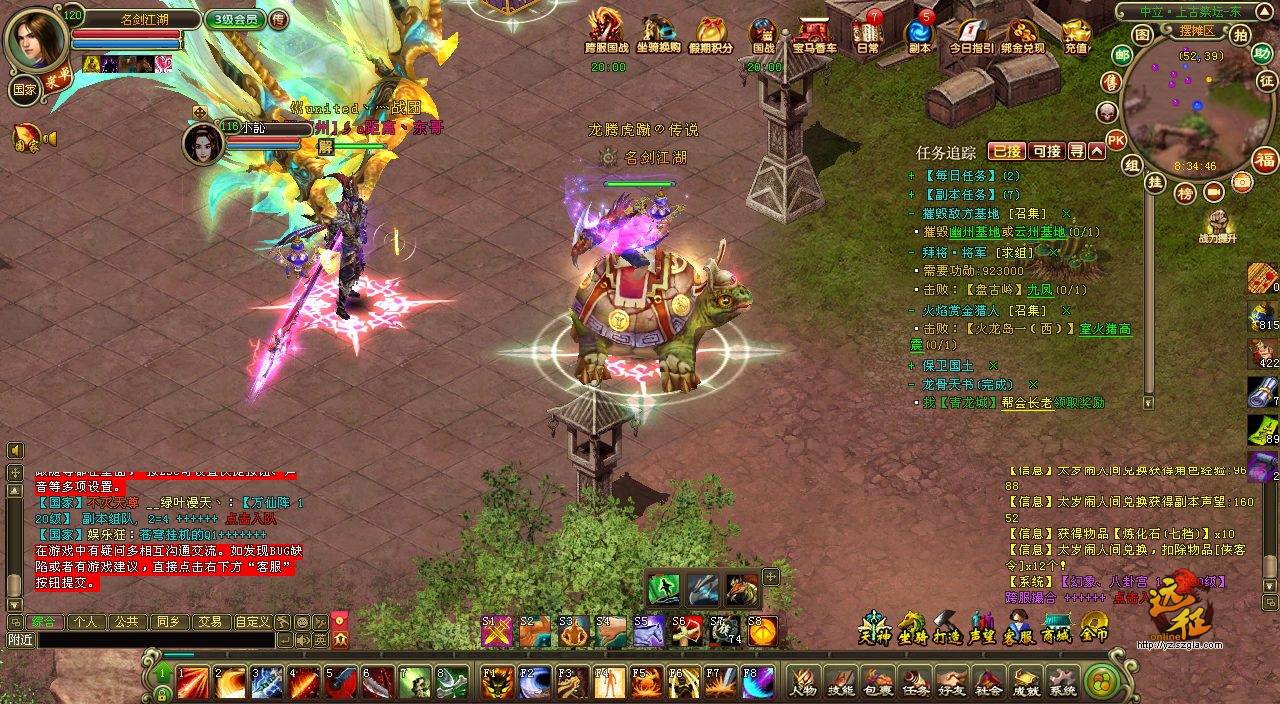Select the 交易 trade chat tab

tap(208, 621)
